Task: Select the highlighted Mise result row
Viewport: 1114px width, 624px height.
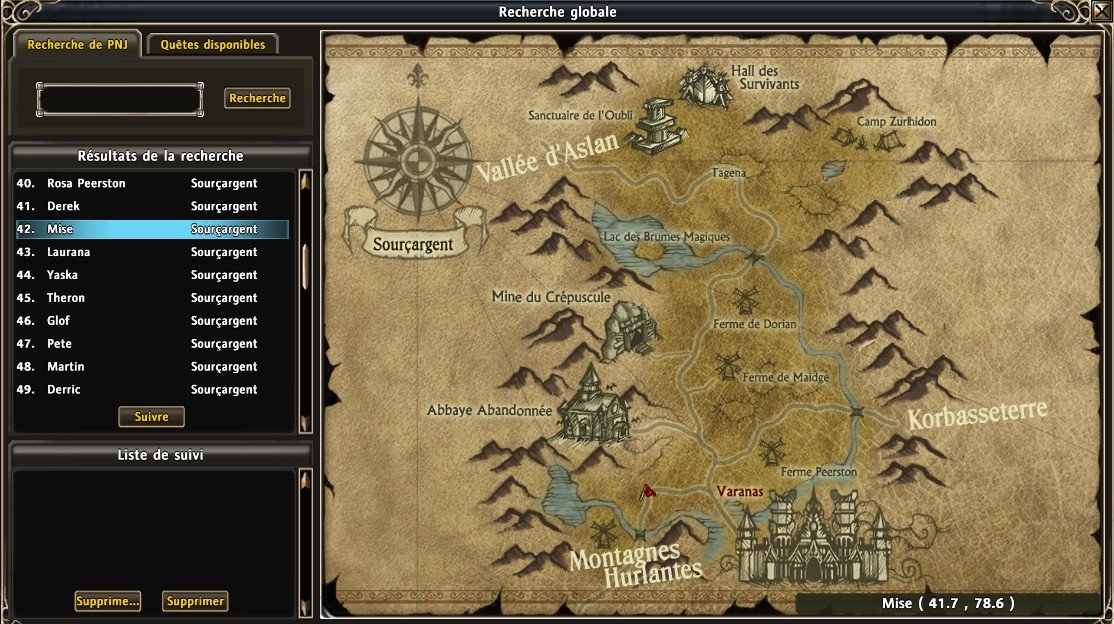Action: (x=152, y=230)
